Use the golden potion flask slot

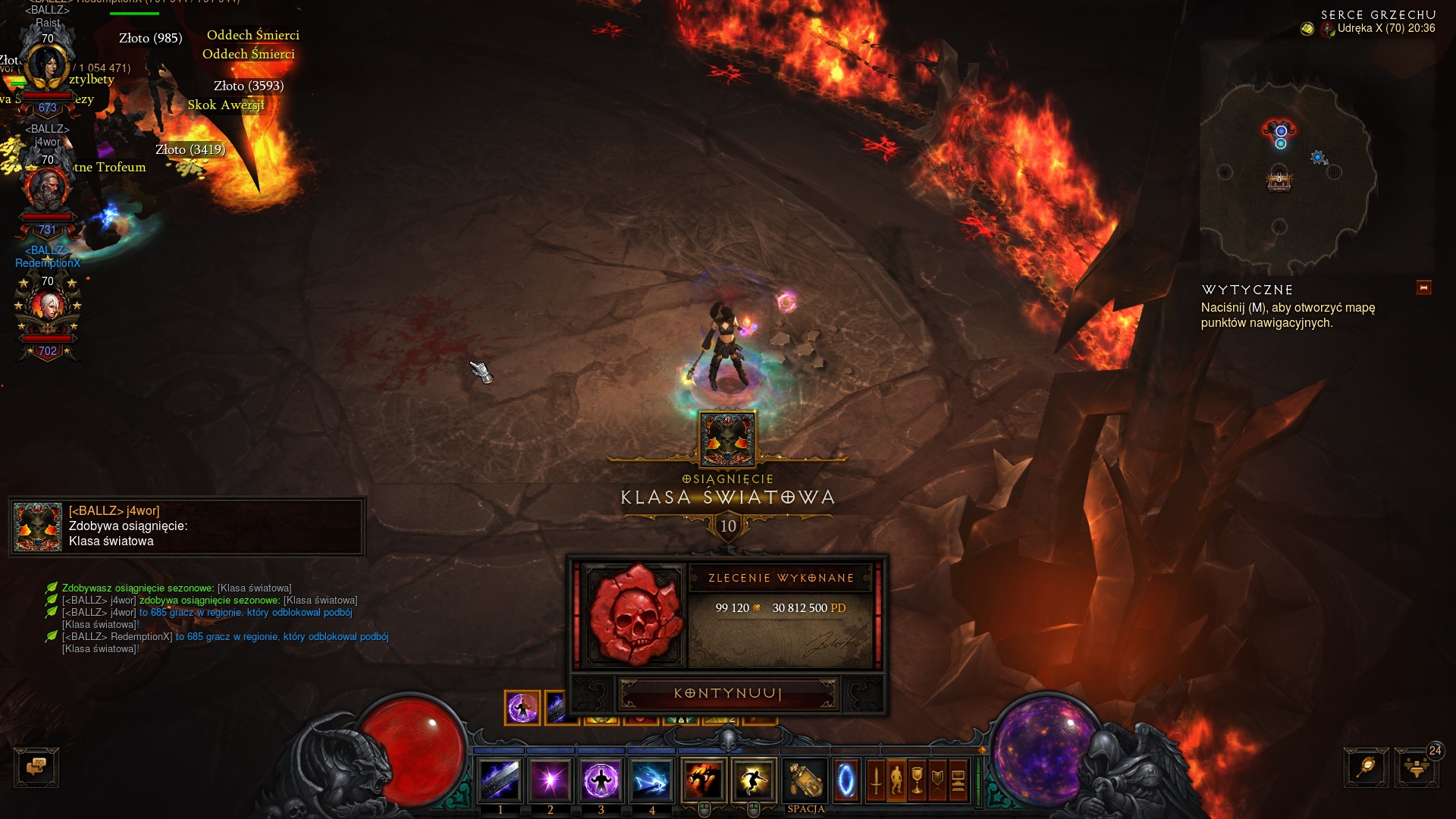(805, 780)
